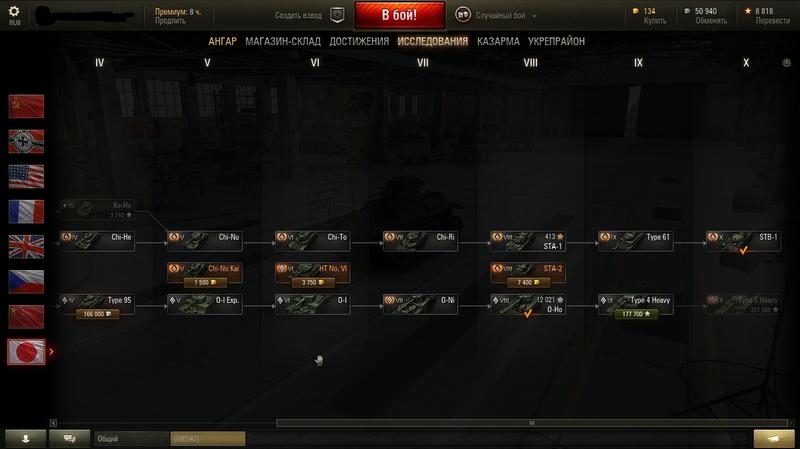800x449 pixels.
Task: Choose the United Kingdom nation flag
Action: (27, 246)
